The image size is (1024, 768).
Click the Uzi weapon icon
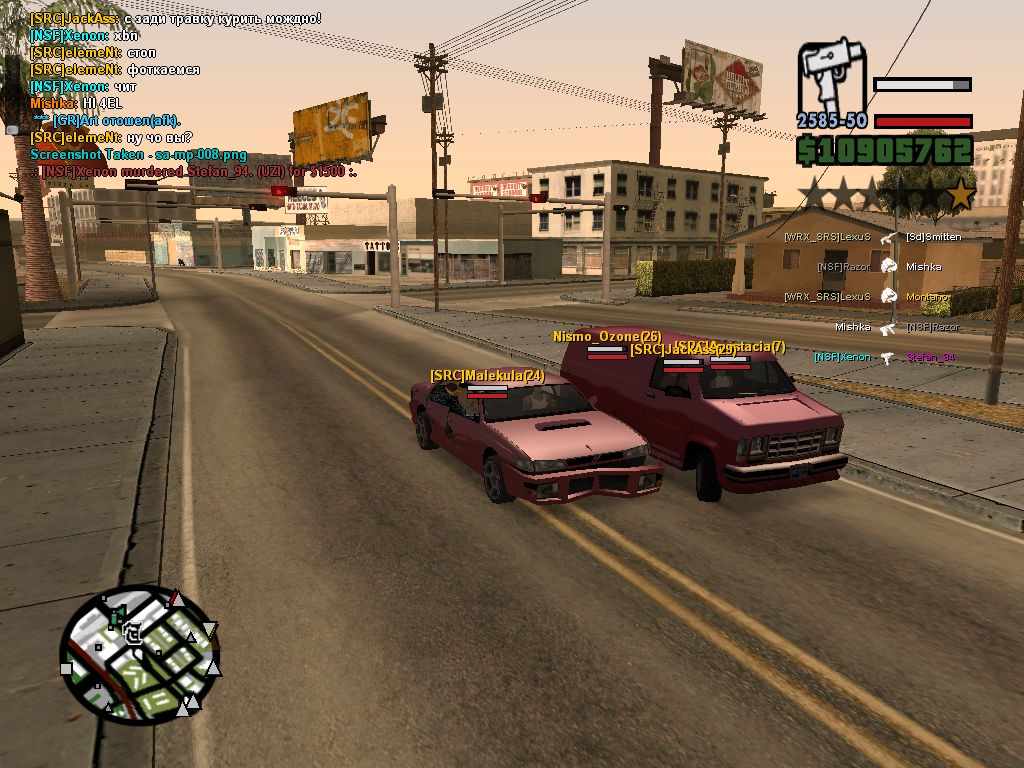831,76
